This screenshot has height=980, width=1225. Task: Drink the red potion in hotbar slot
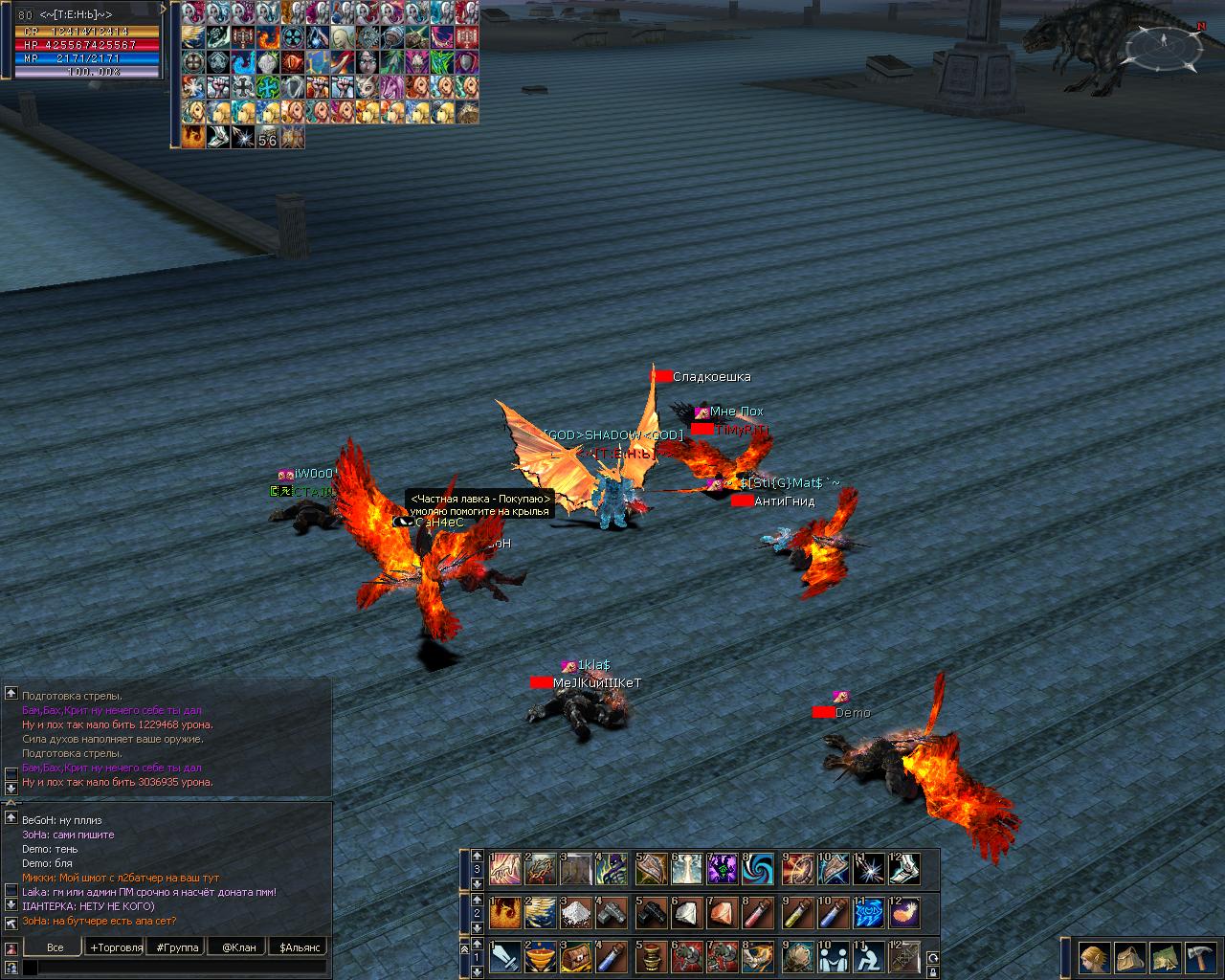pyautogui.click(x=759, y=913)
